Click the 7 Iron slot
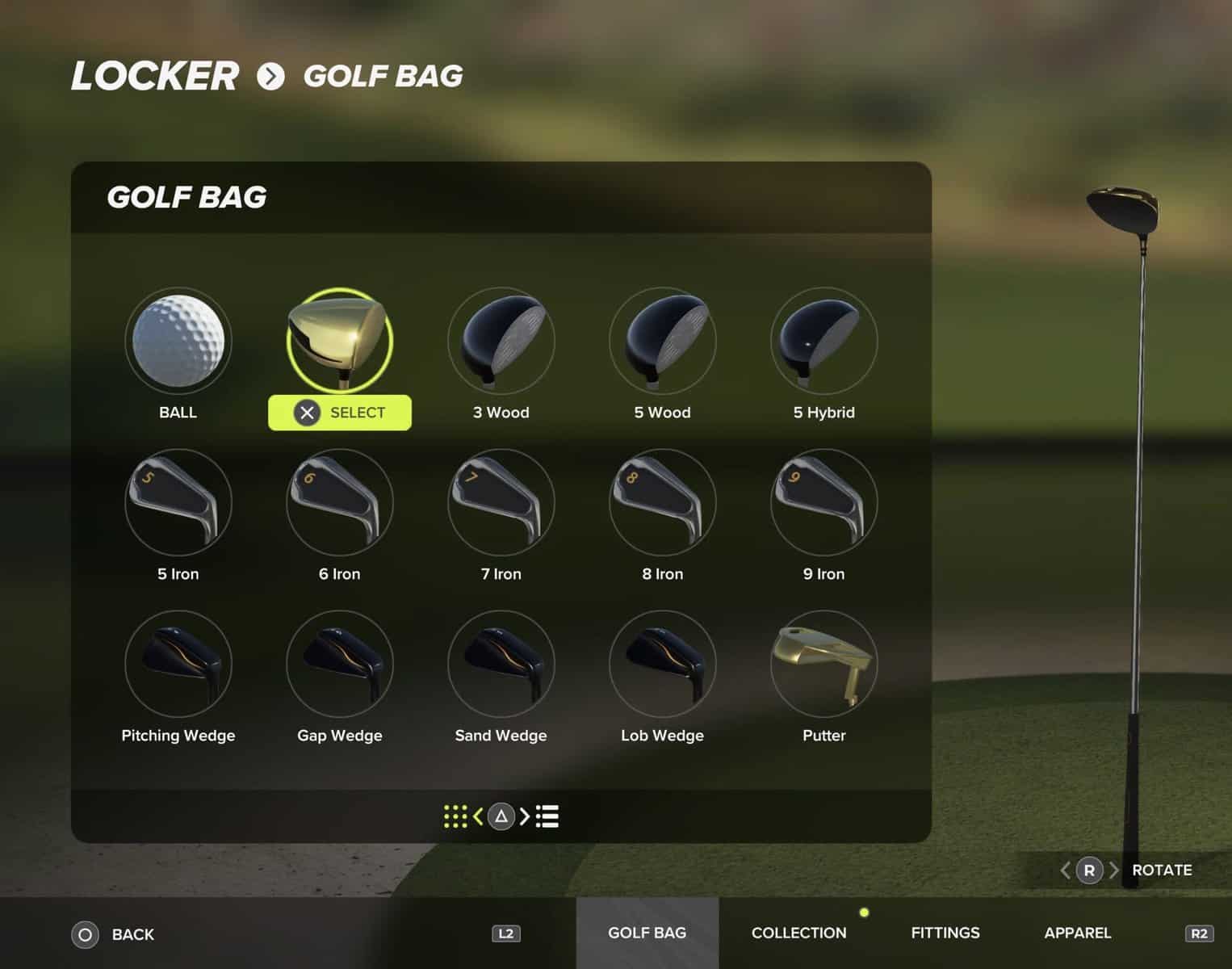1232x969 pixels. [501, 502]
